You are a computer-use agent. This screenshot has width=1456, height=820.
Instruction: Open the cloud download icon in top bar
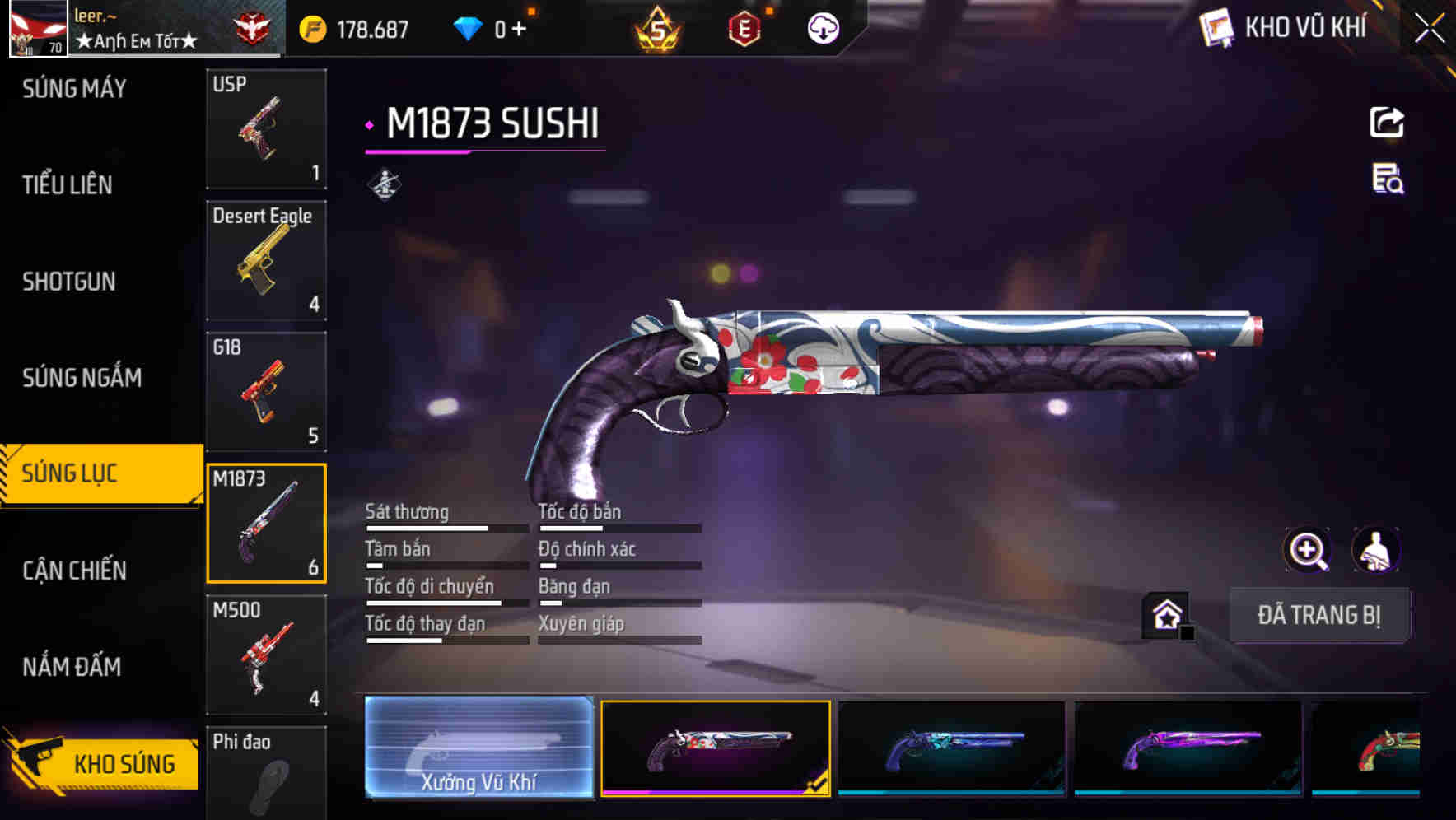821,27
